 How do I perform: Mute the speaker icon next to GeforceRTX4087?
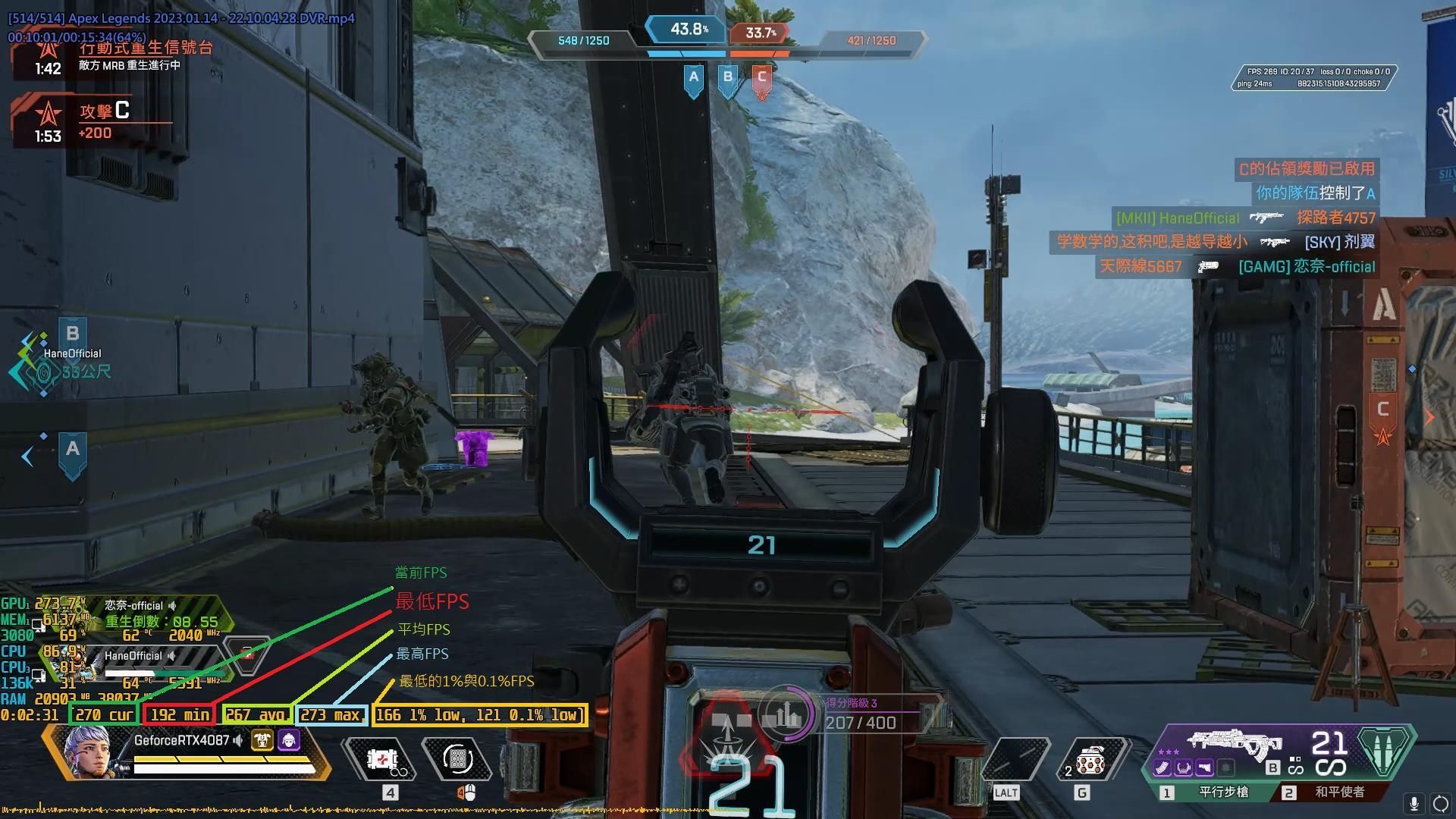(x=238, y=740)
